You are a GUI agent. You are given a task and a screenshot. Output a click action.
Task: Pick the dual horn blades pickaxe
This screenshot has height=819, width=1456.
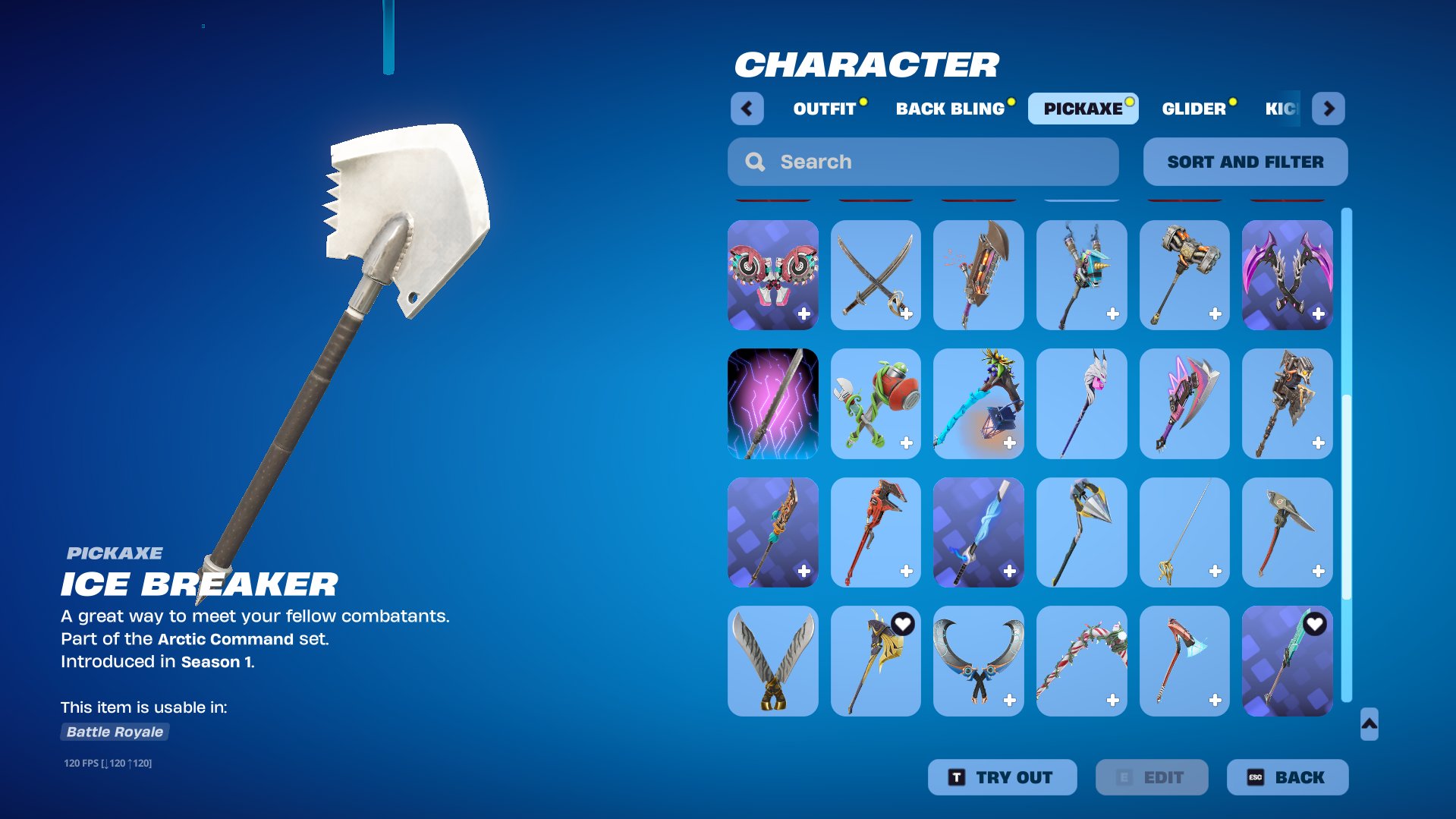[x=978, y=660]
